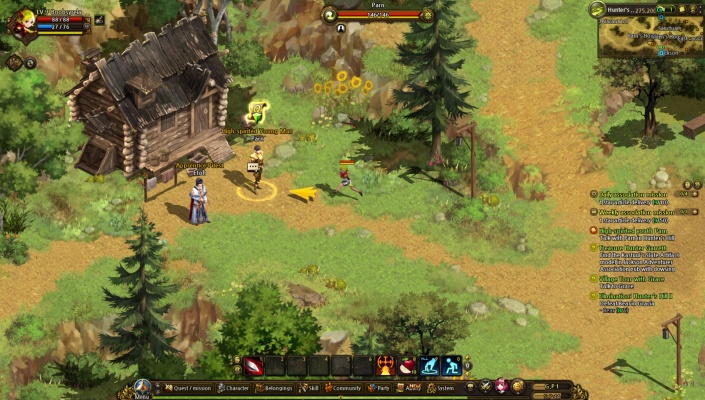
Task: Open the Skill menu
Action: click(x=310, y=388)
